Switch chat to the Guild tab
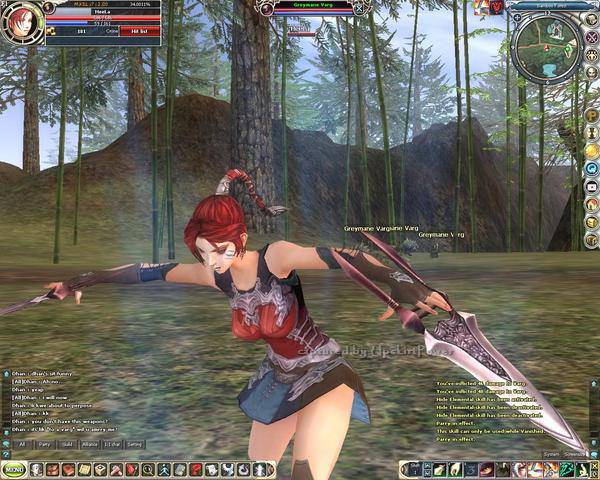 click(67, 443)
